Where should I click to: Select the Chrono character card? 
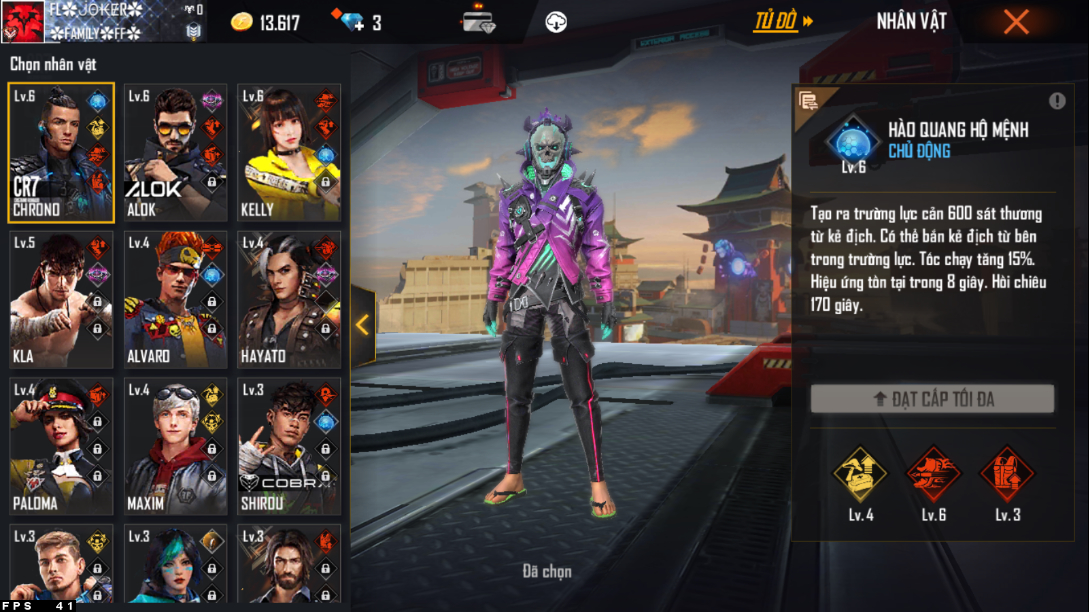pyautogui.click(x=61, y=152)
